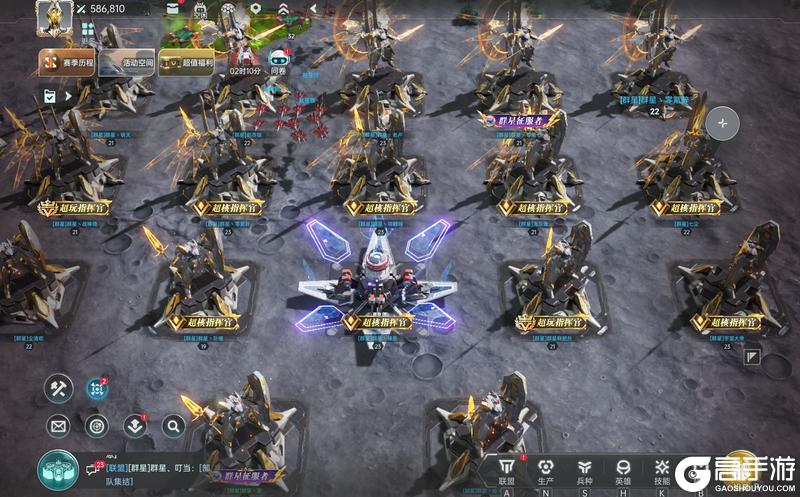
Task: Open the 生产 production menu
Action: coord(545,470)
